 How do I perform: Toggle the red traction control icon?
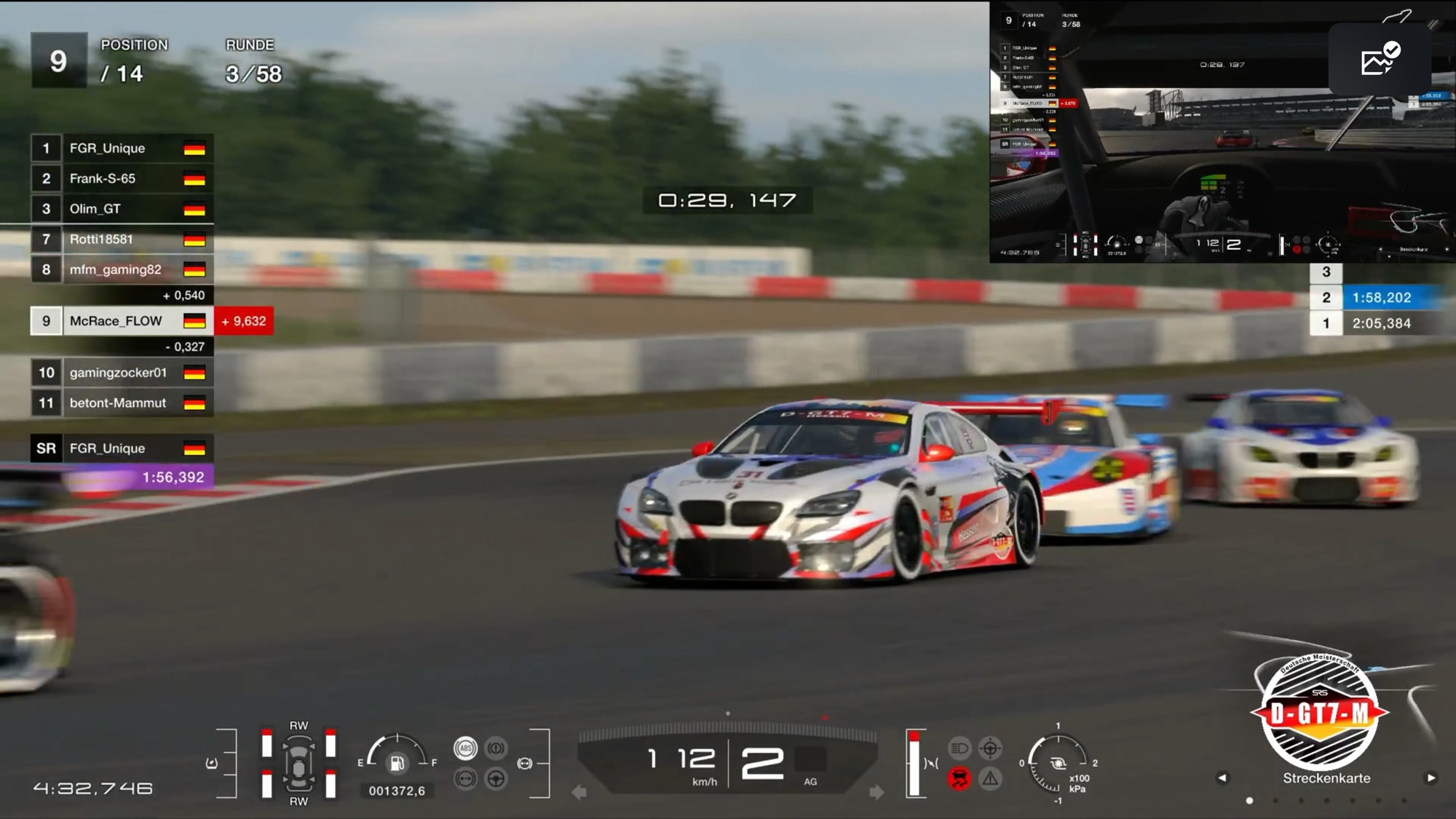point(960,779)
